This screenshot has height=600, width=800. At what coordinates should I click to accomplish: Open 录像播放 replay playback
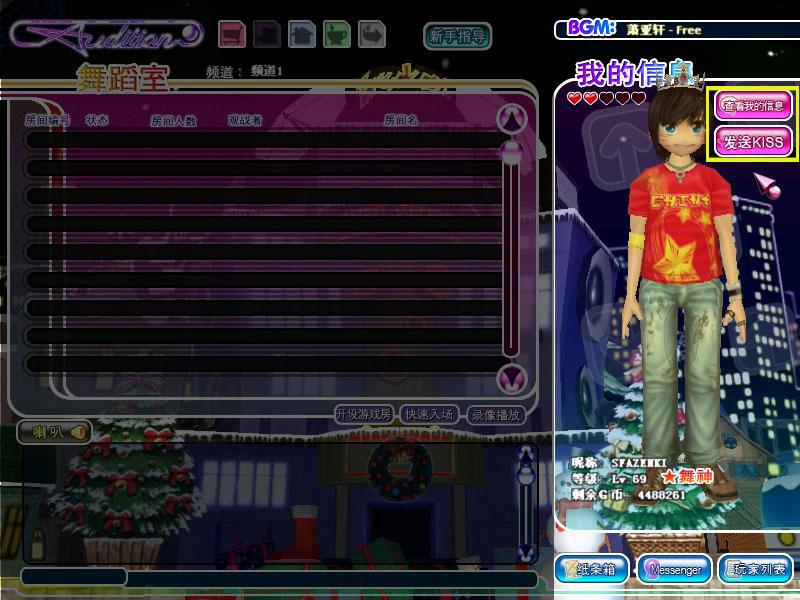(496, 414)
